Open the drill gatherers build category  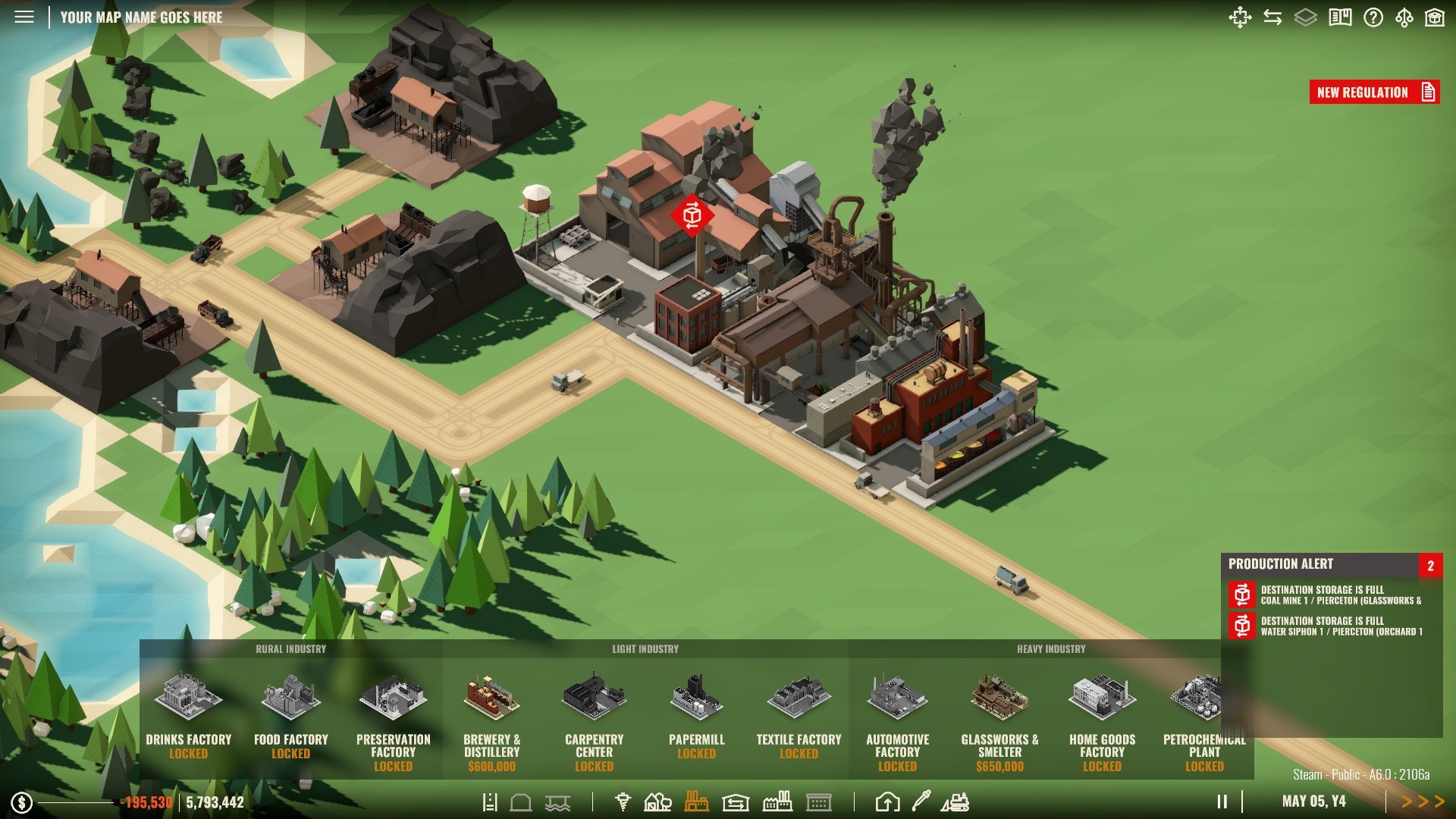pos(623,802)
